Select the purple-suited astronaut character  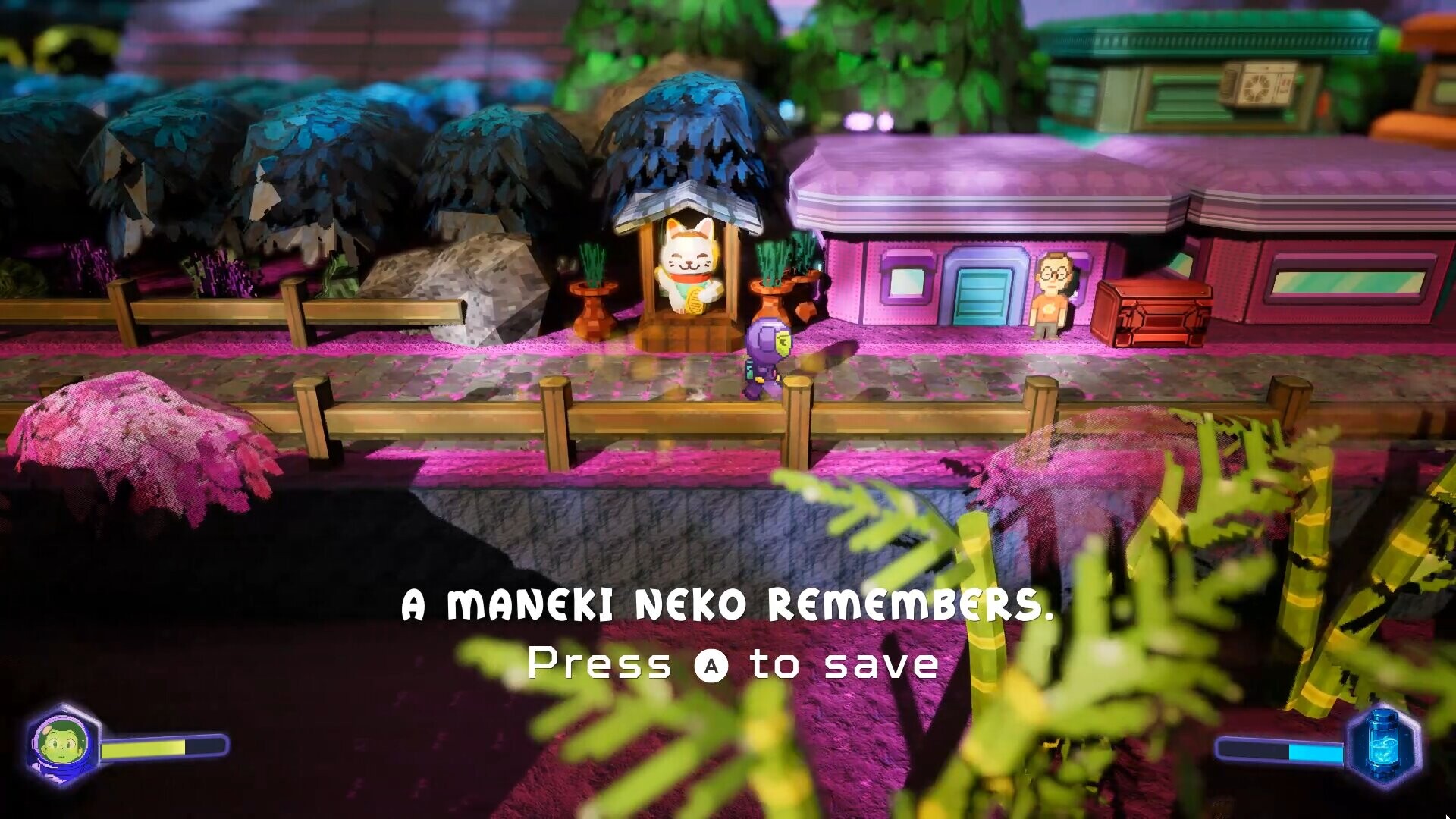766,356
